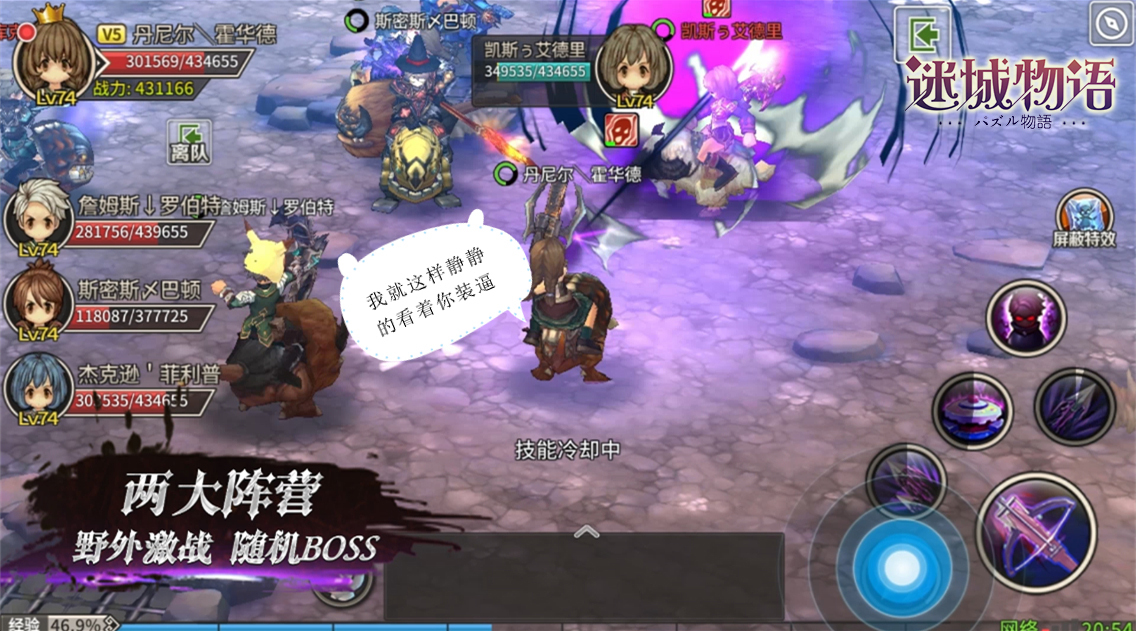
Task: Open the dark chat box at the bottom
Action: (x=583, y=580)
